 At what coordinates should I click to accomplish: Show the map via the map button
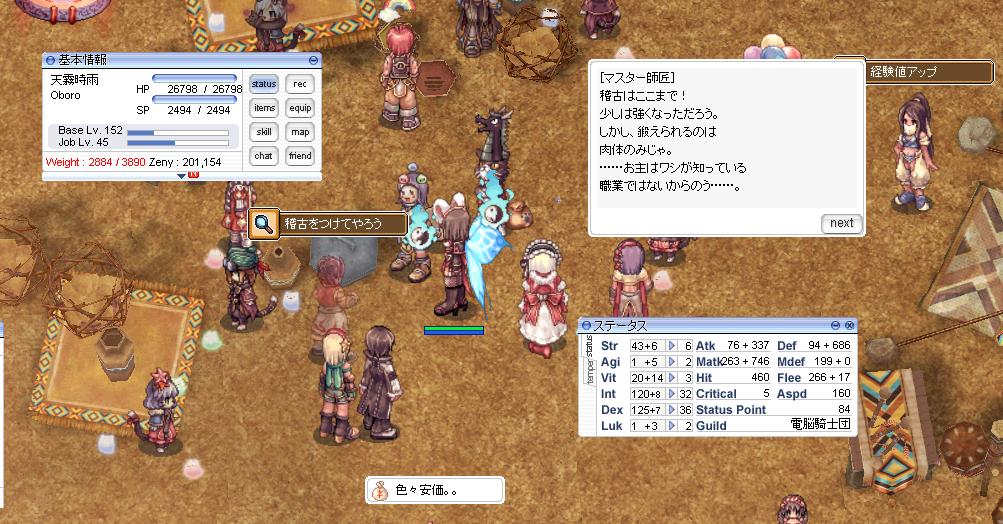299,132
